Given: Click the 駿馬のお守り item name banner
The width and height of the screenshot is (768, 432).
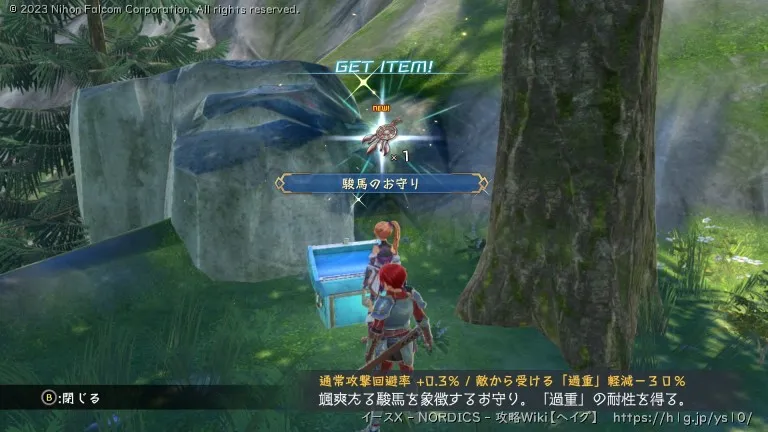Looking at the screenshot, I should click(x=382, y=183).
